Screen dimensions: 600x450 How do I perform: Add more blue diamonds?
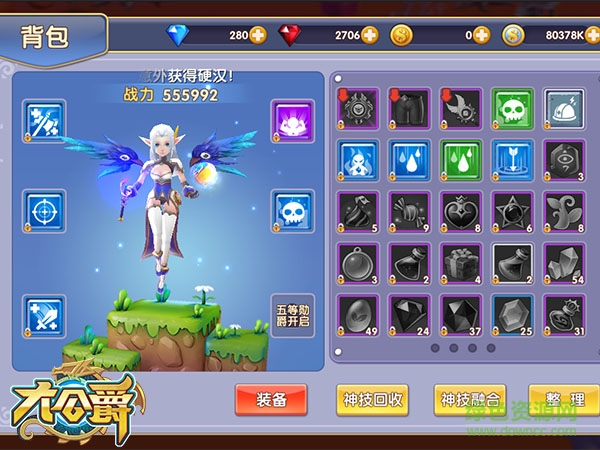click(259, 35)
